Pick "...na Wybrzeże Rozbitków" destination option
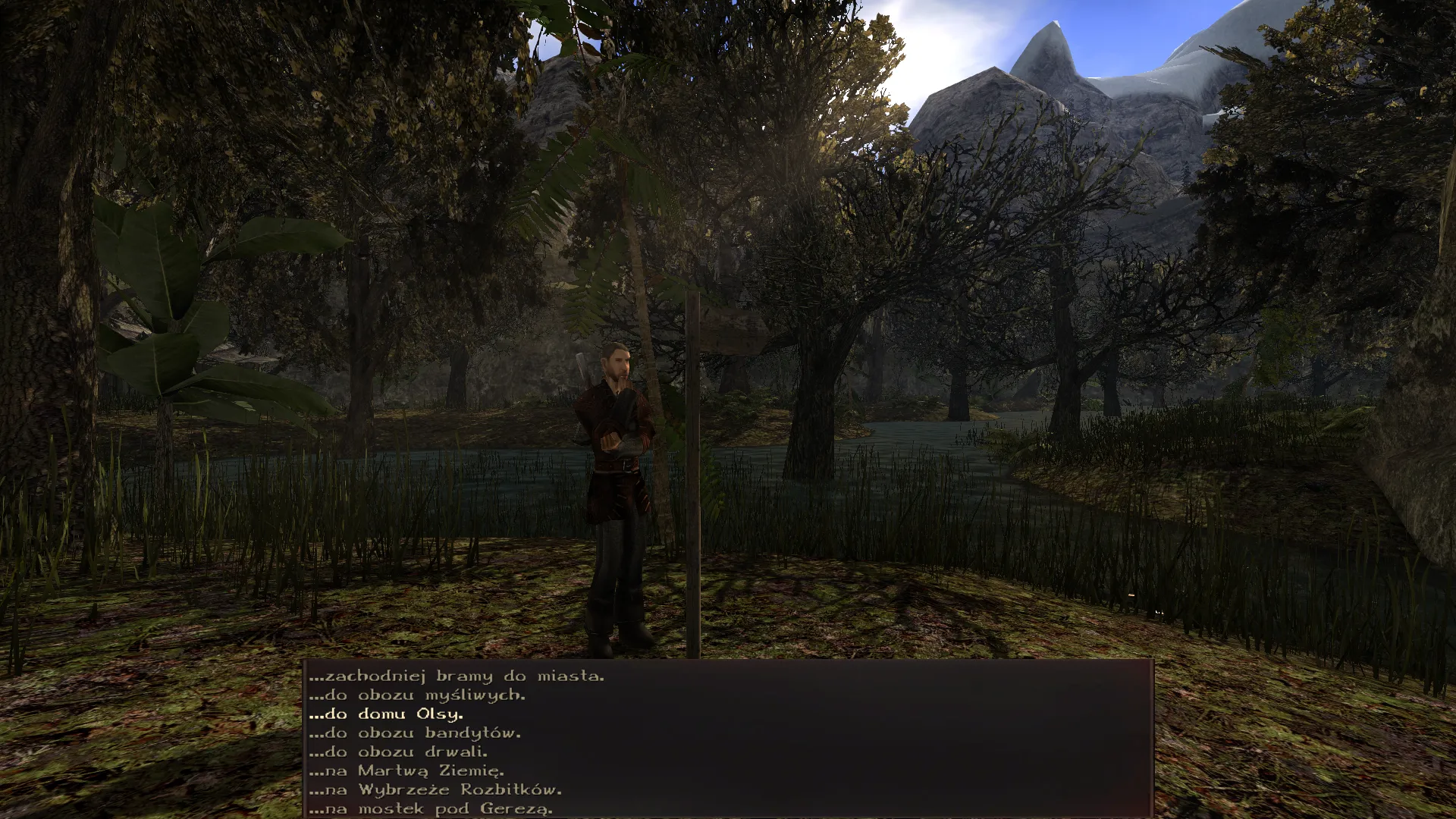1456x819 pixels. click(437, 789)
